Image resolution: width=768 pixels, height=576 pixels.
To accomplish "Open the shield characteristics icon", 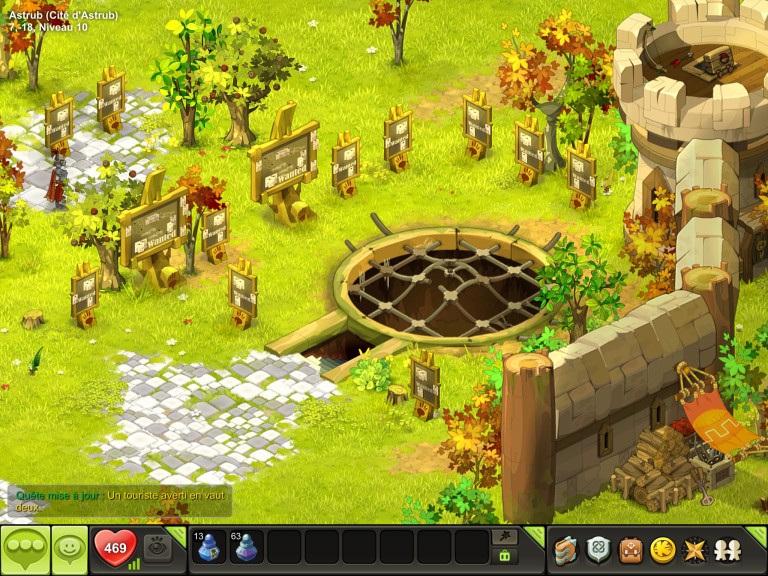I will tap(598, 549).
